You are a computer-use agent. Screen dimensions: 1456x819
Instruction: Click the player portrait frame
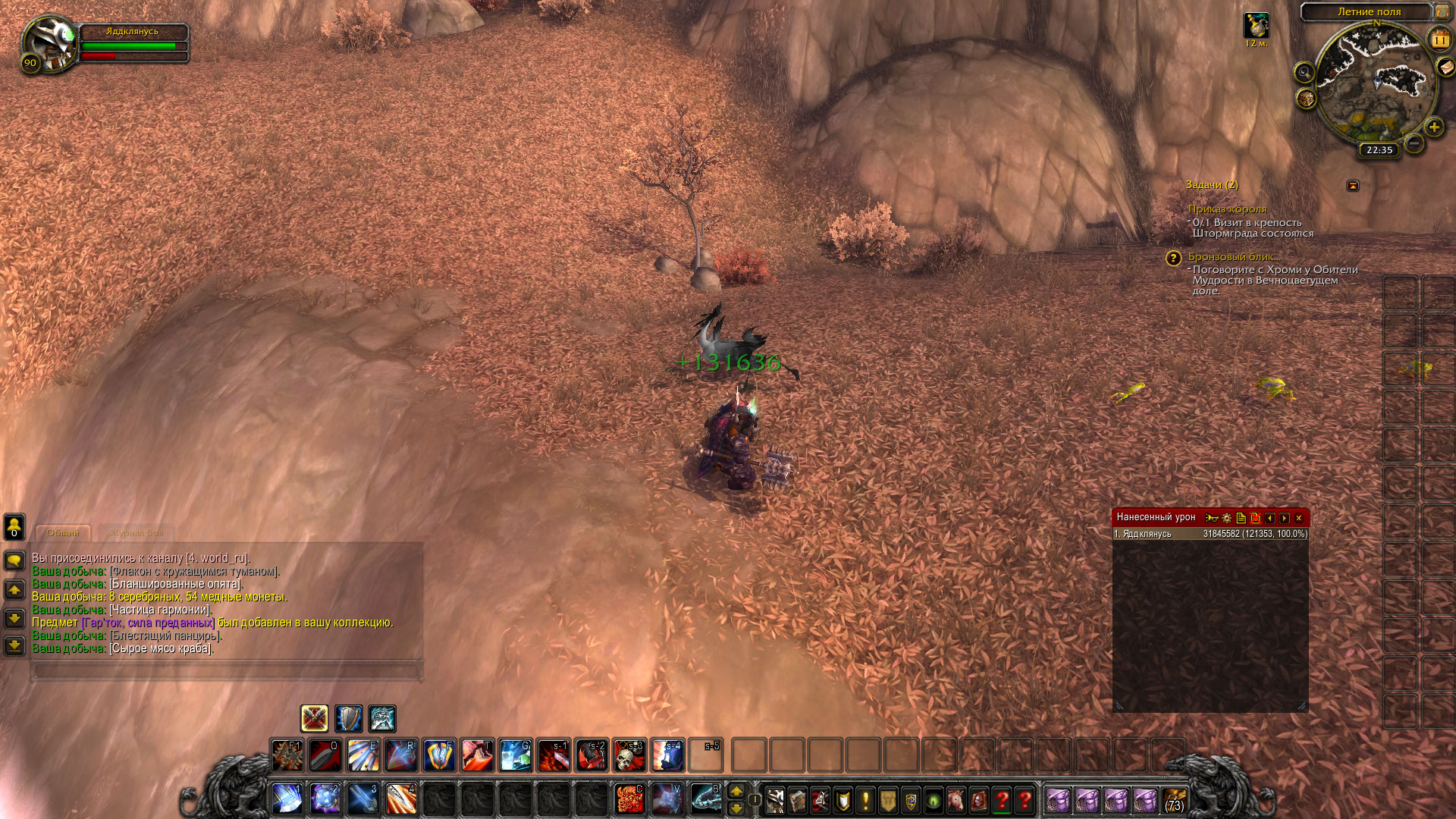[49, 43]
